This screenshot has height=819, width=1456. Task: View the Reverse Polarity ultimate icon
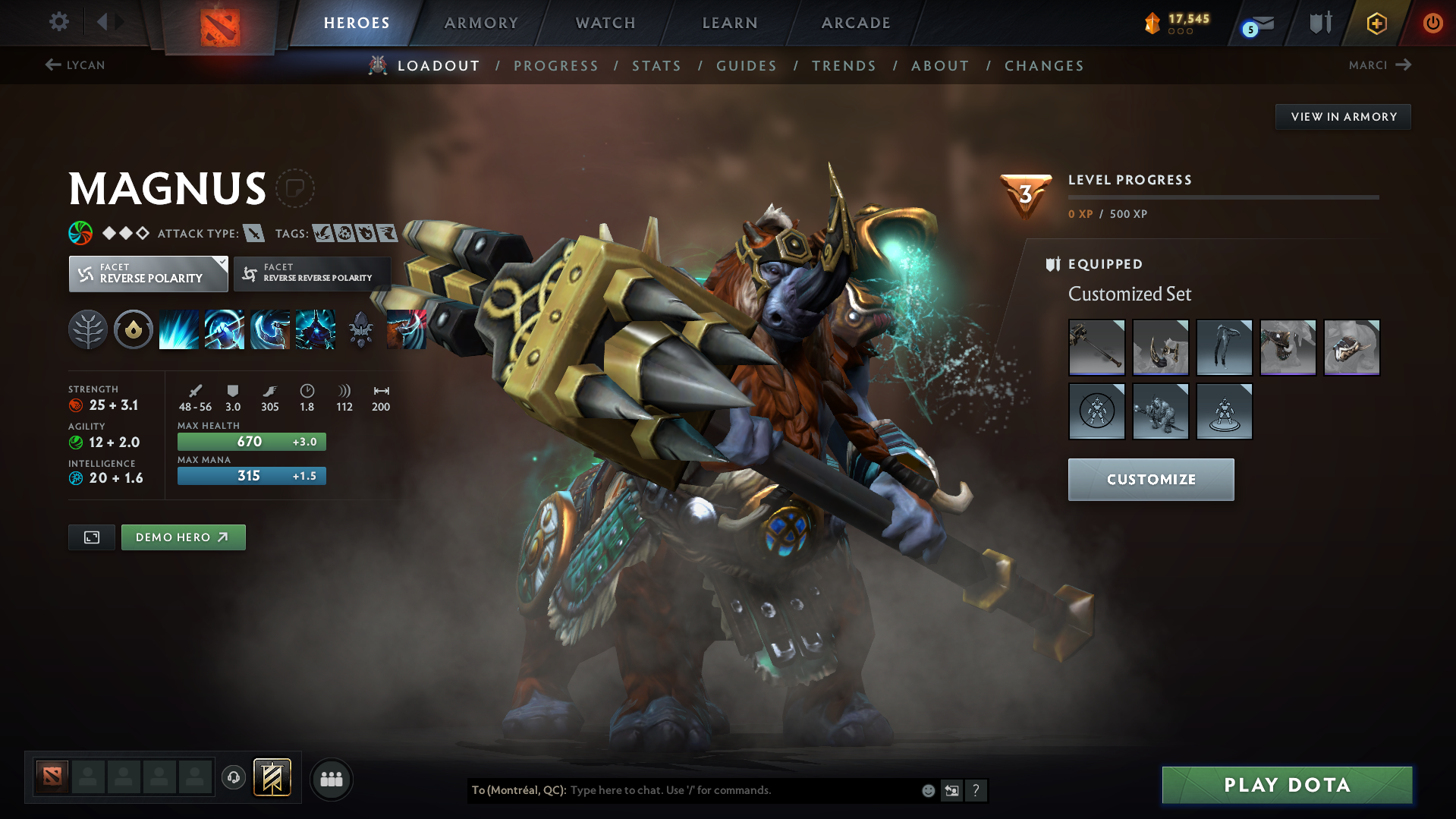click(x=316, y=329)
